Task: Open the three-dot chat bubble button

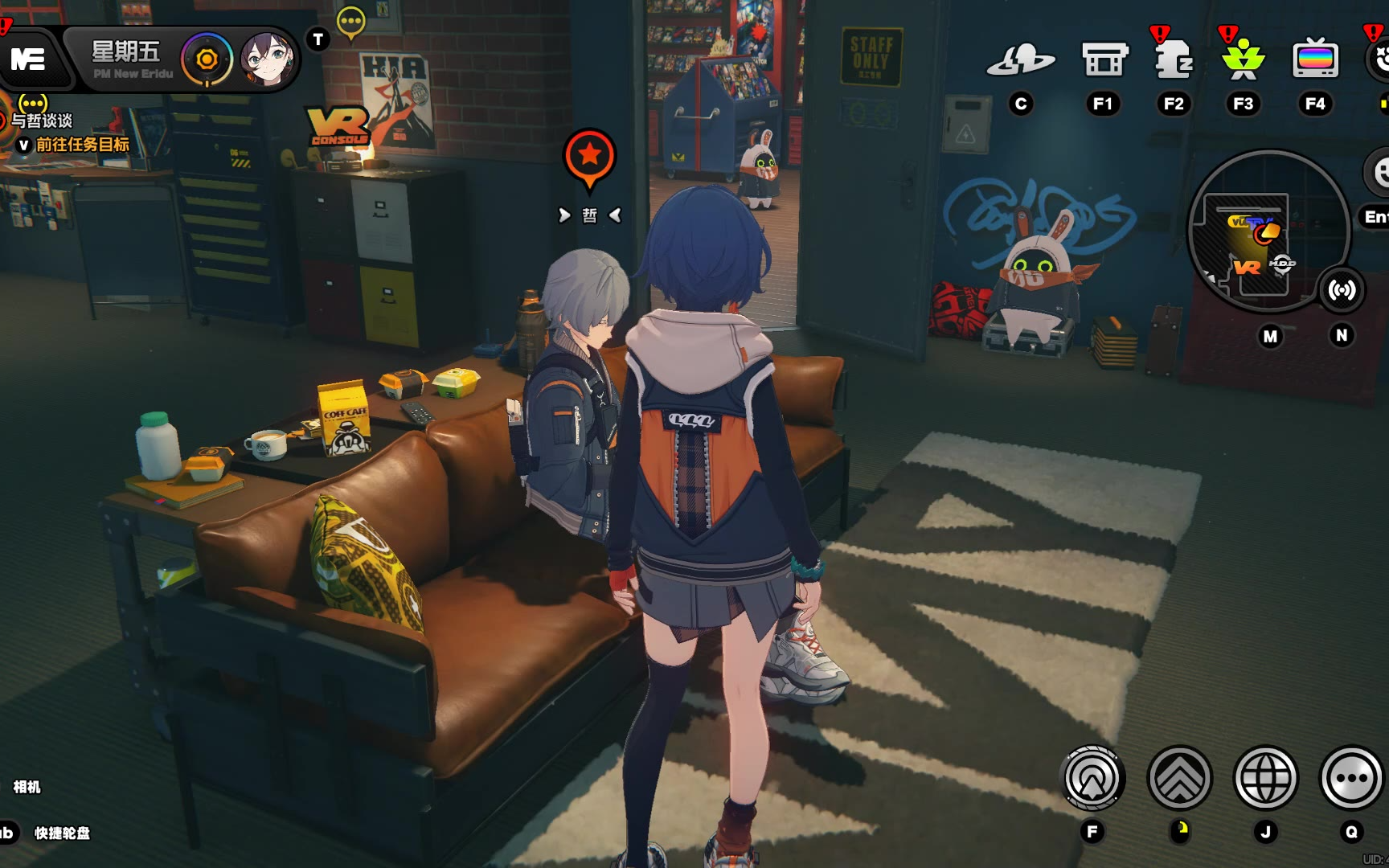Action: pos(1351,778)
